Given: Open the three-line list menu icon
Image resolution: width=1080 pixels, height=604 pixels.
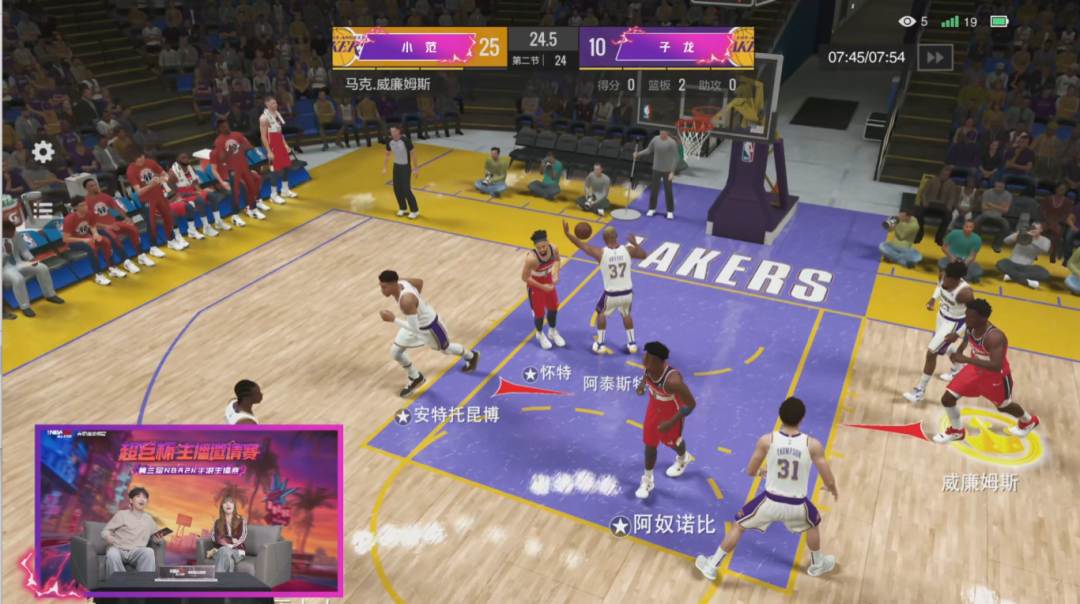Looking at the screenshot, I should point(42,210).
